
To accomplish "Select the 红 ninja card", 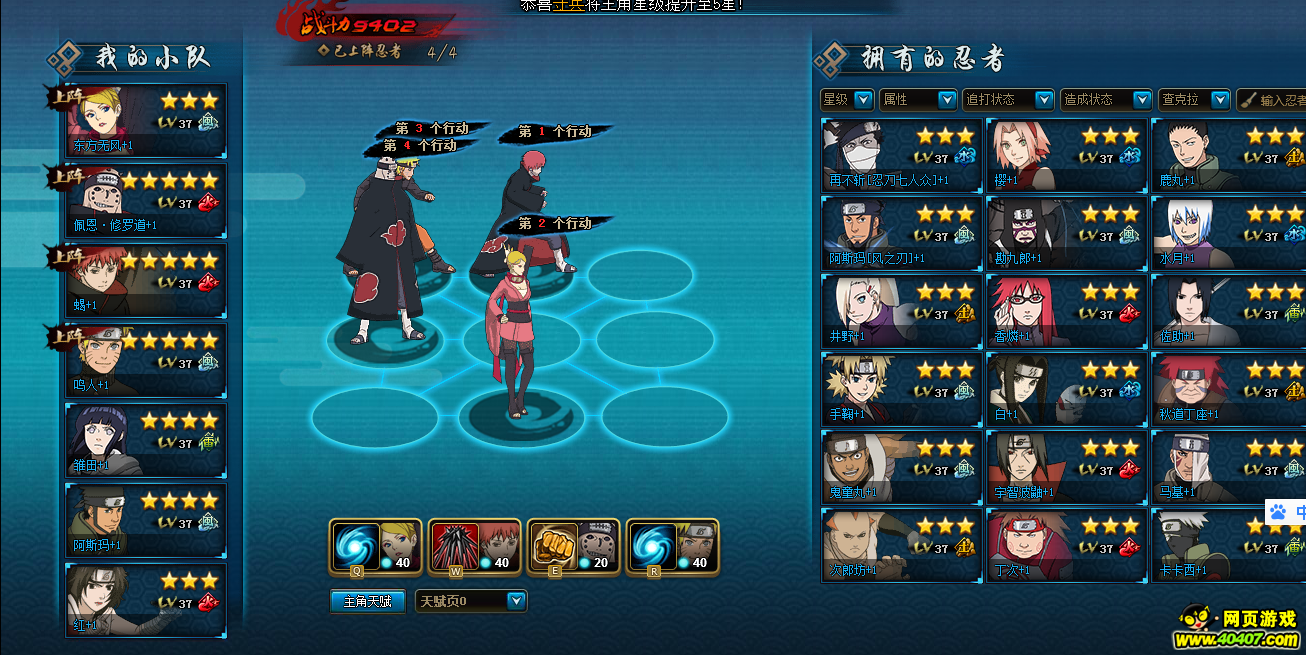I will point(146,601).
